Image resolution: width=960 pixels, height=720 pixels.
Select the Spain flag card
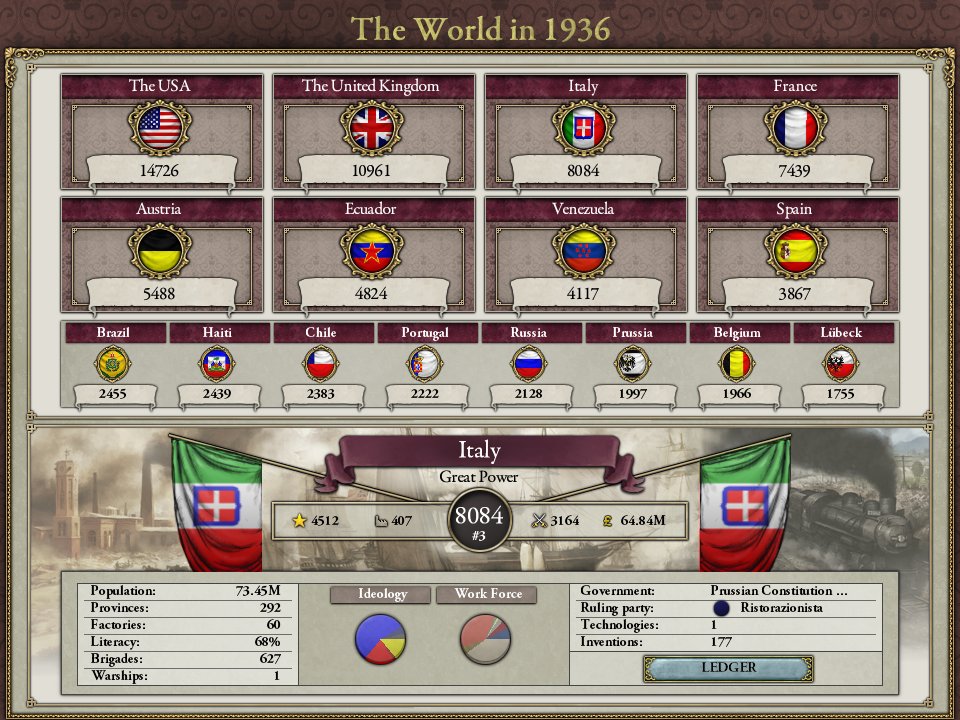coord(796,251)
